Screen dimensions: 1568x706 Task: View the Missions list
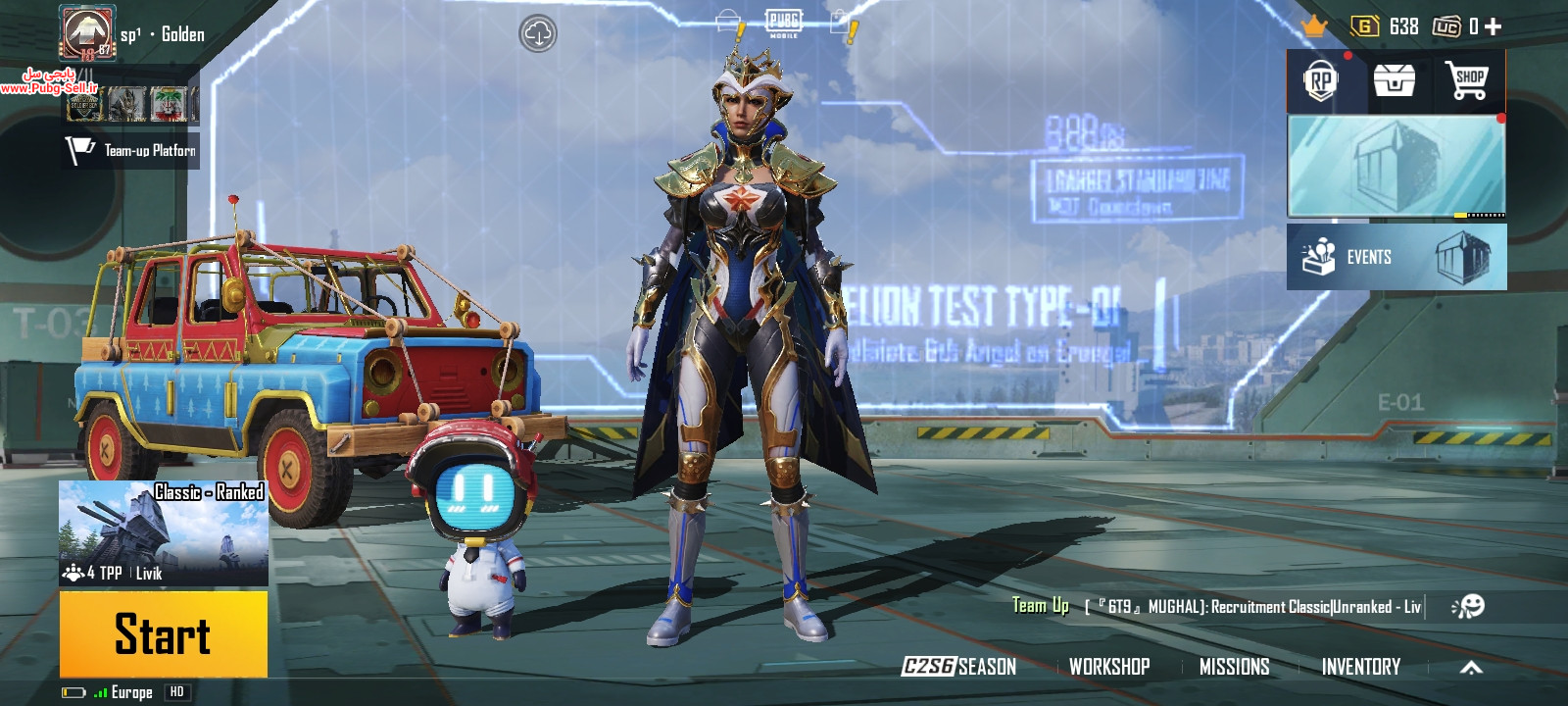point(1234,667)
